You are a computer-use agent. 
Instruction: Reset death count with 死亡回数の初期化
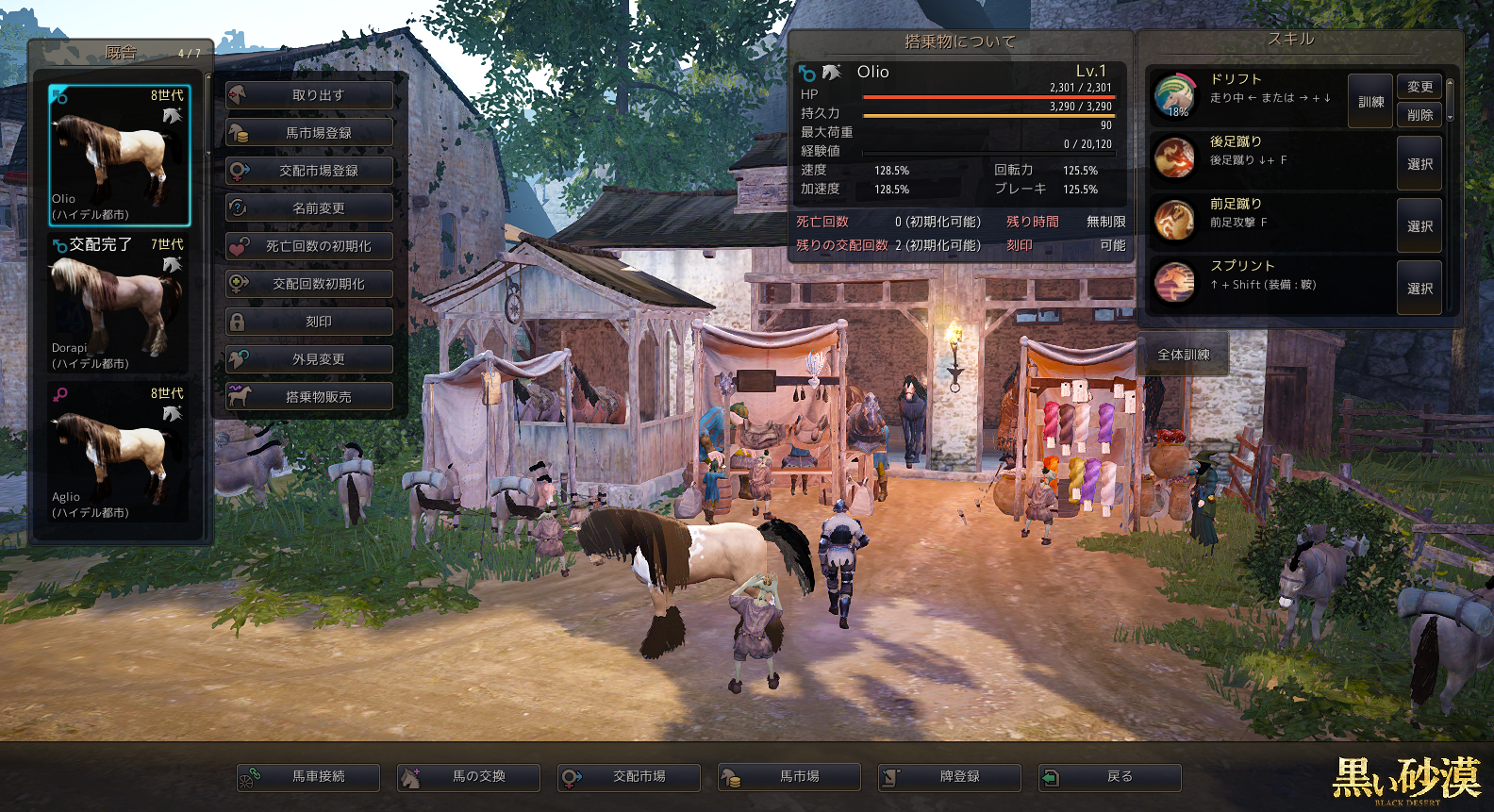pyautogui.click(x=309, y=246)
